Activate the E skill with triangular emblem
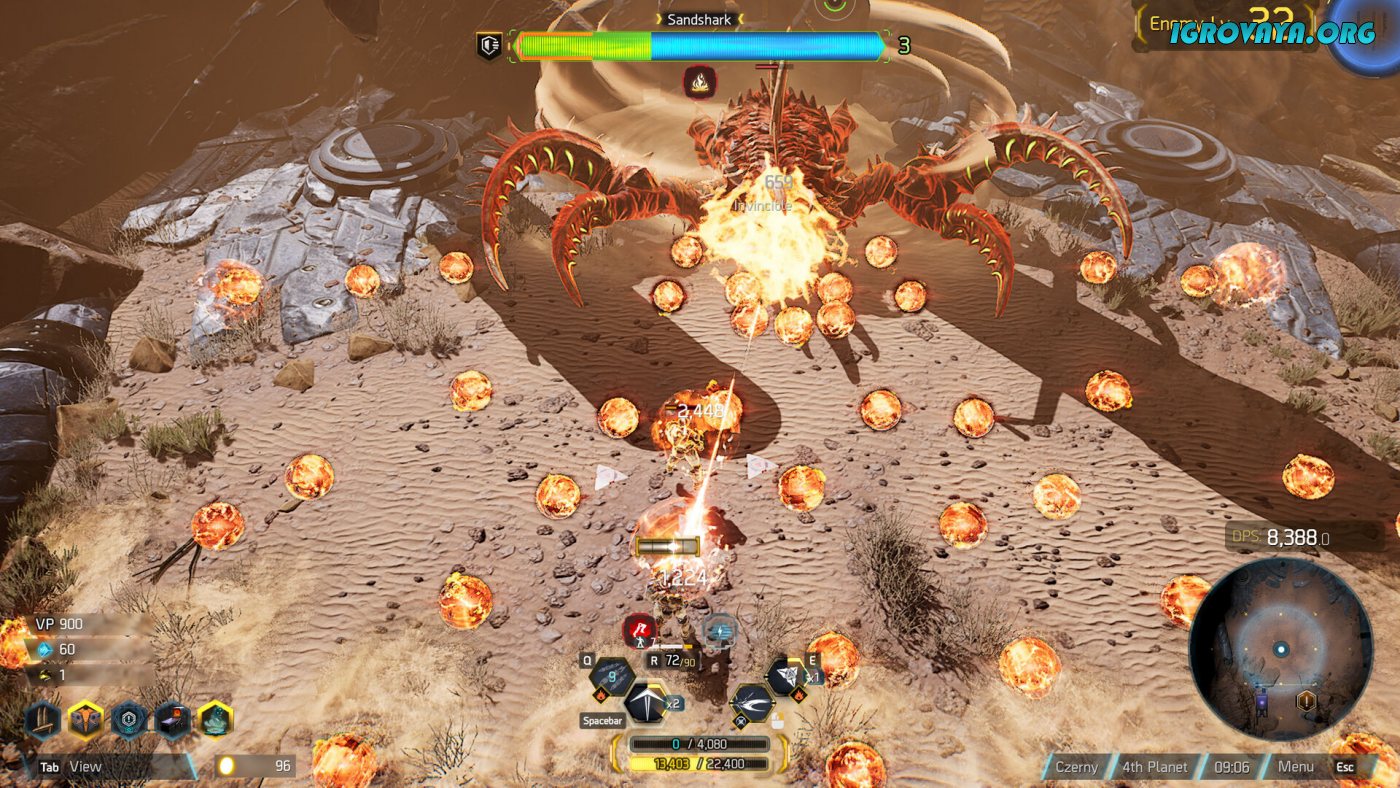This screenshot has width=1400, height=788. pyautogui.click(x=785, y=677)
